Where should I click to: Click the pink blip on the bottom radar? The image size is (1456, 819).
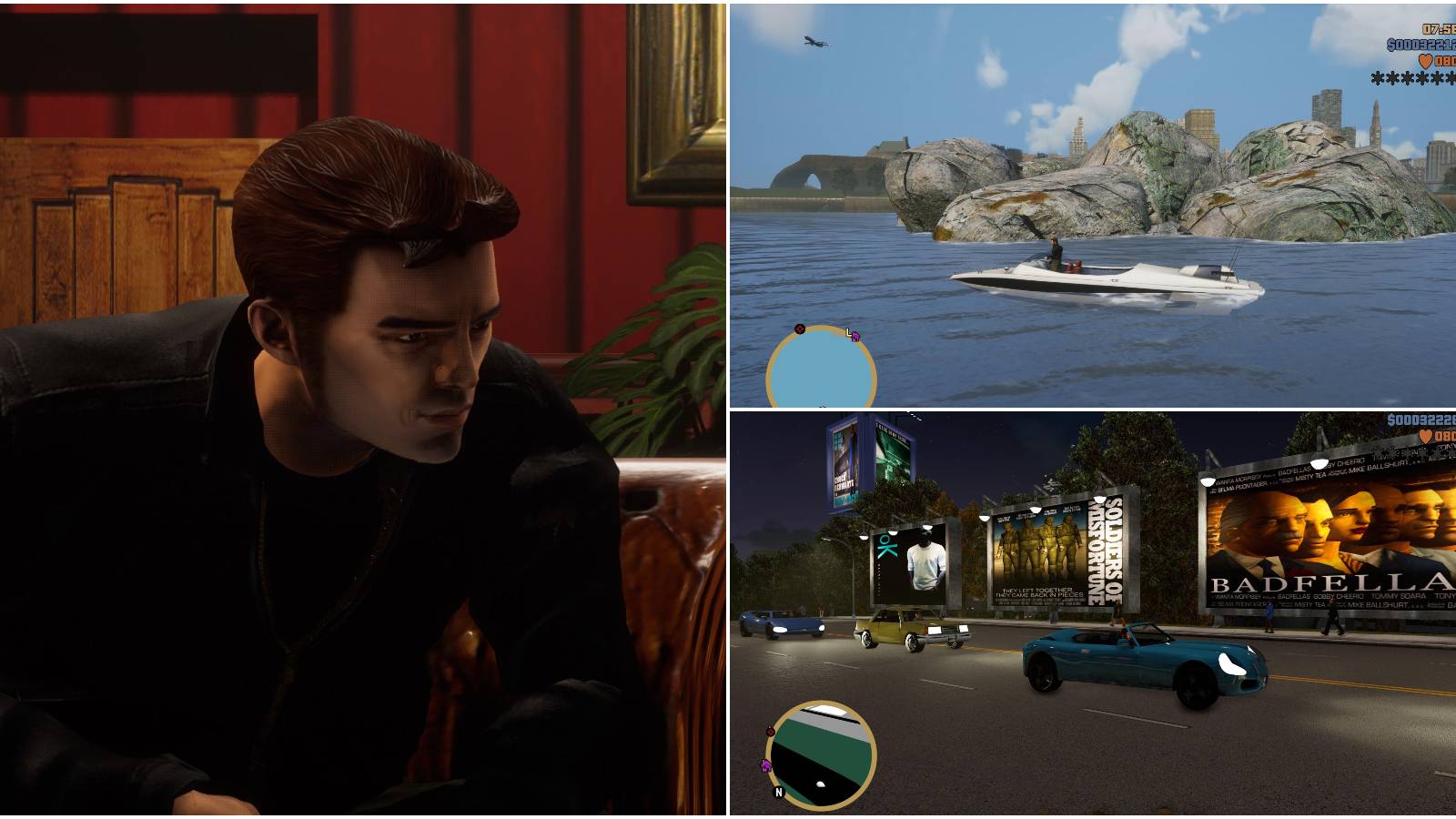(x=765, y=766)
